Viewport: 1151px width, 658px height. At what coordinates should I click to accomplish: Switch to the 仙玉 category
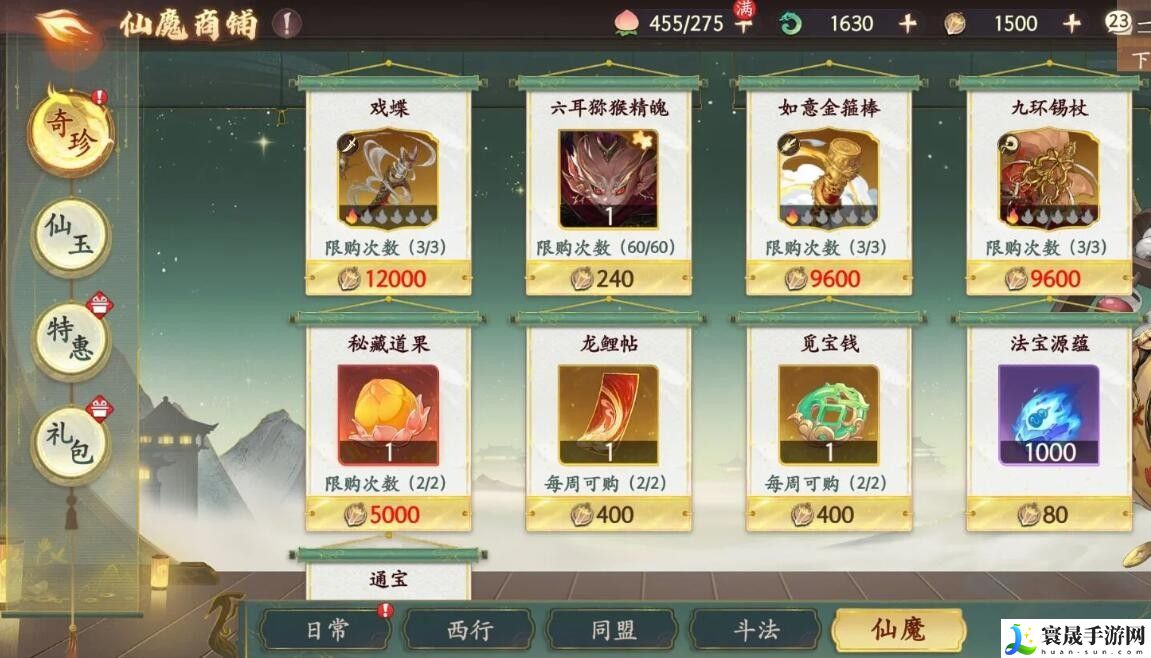pyautogui.click(x=70, y=238)
